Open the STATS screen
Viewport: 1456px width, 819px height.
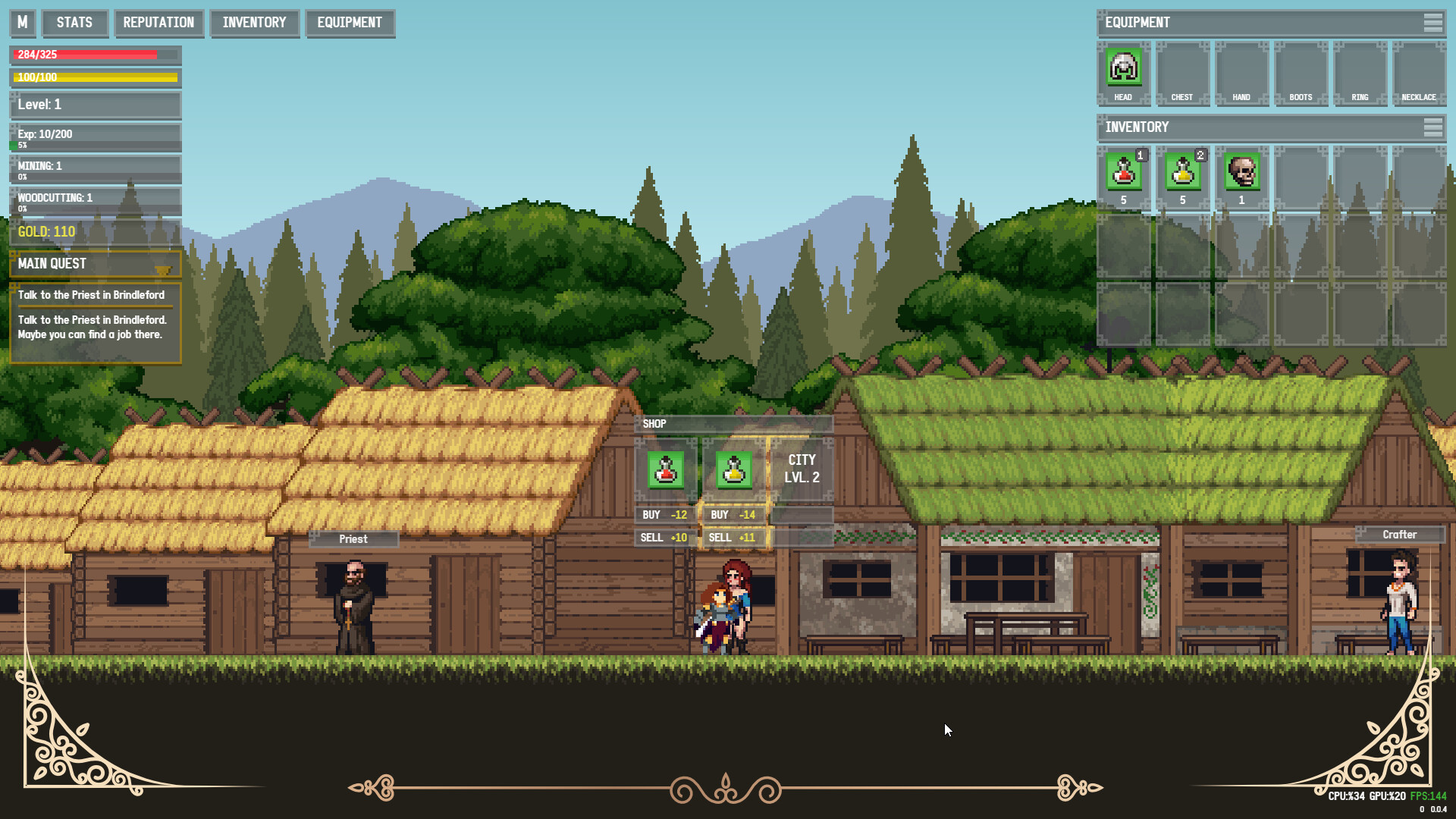(x=74, y=23)
